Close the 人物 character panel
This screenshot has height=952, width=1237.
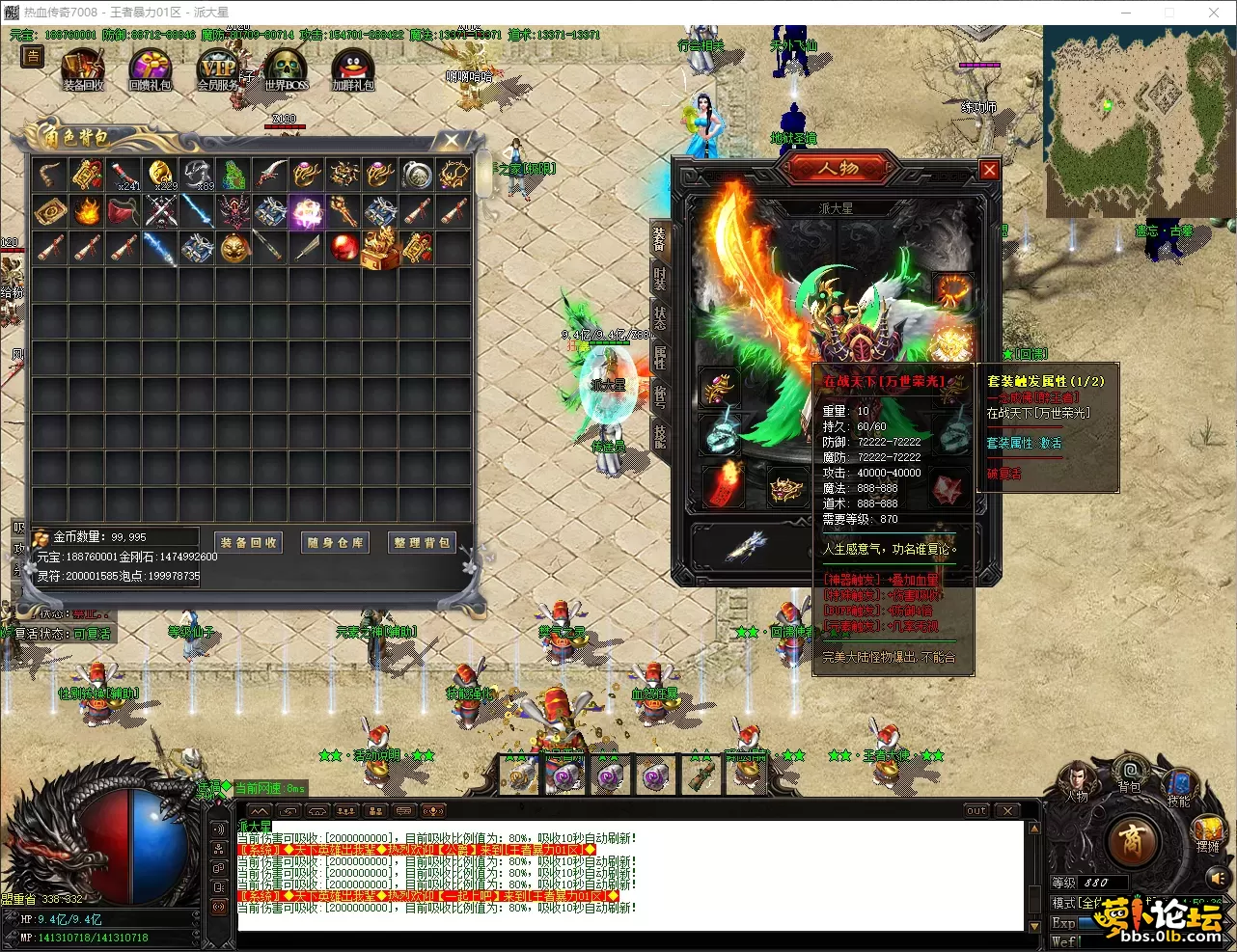click(x=989, y=171)
